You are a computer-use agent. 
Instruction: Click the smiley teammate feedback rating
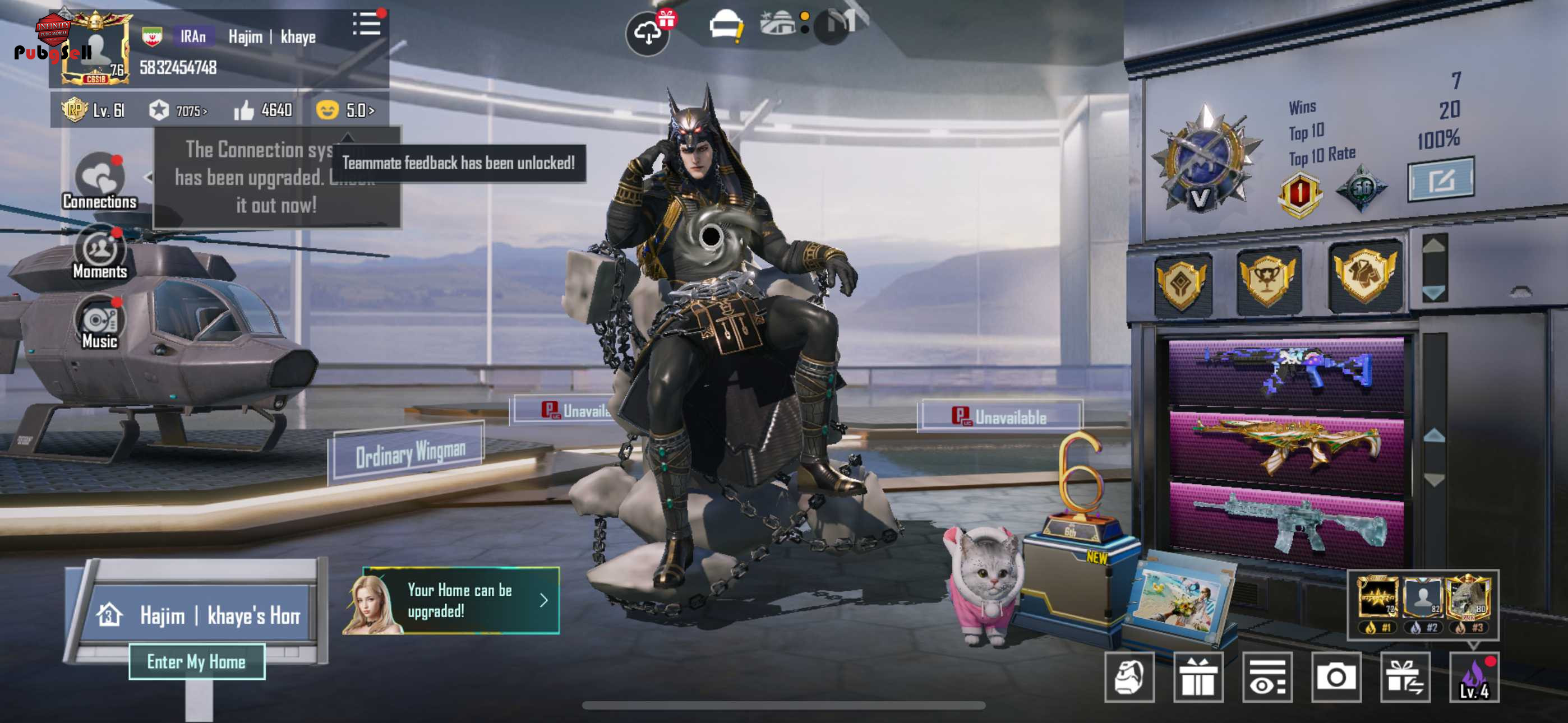point(344,110)
